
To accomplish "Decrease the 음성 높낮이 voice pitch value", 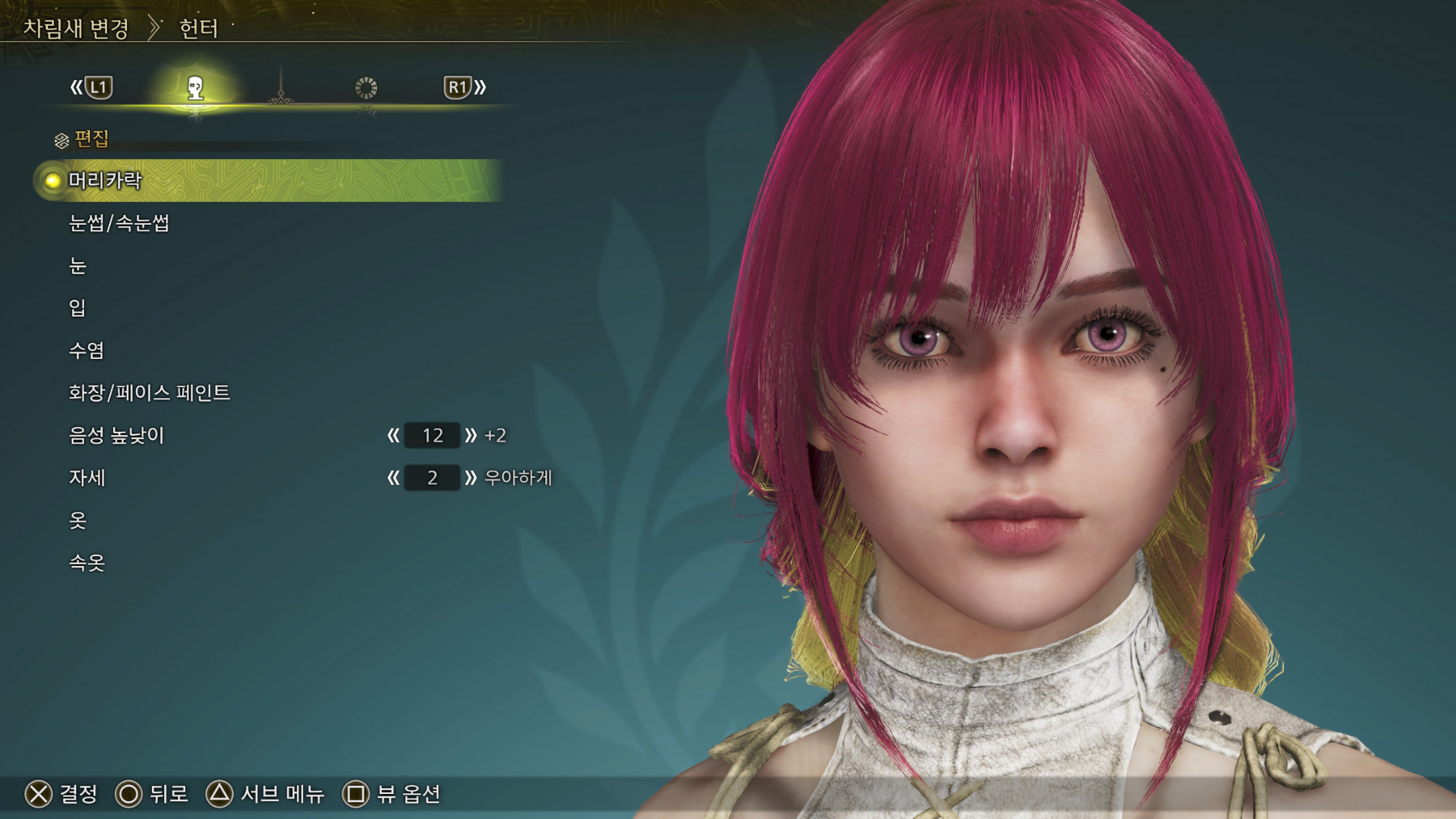I will pos(393,436).
